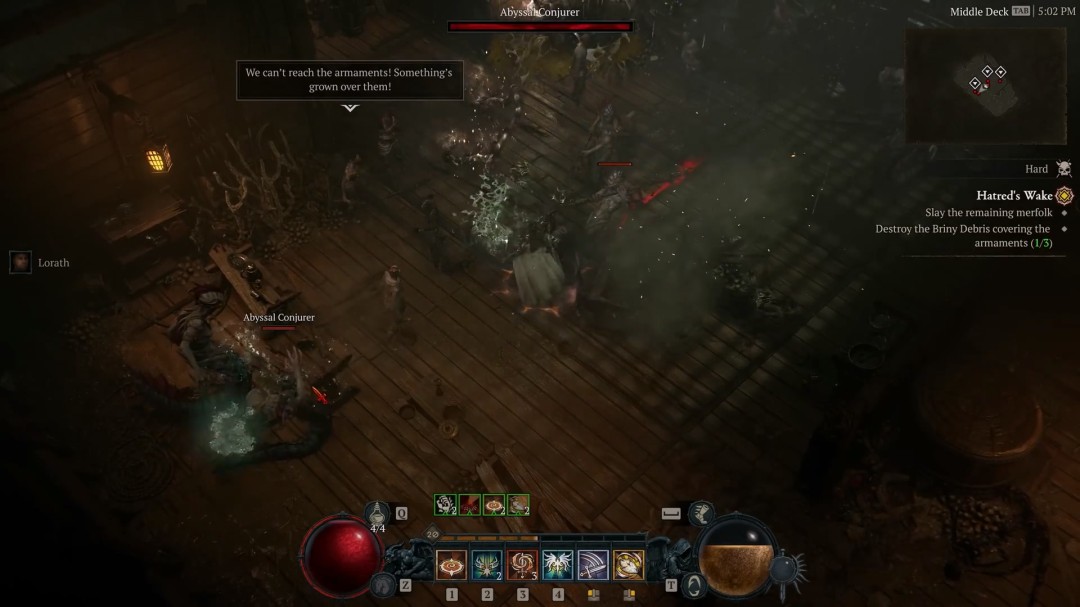Activate the golden shield skill
The height and width of the screenshot is (607, 1080).
[x=628, y=565]
